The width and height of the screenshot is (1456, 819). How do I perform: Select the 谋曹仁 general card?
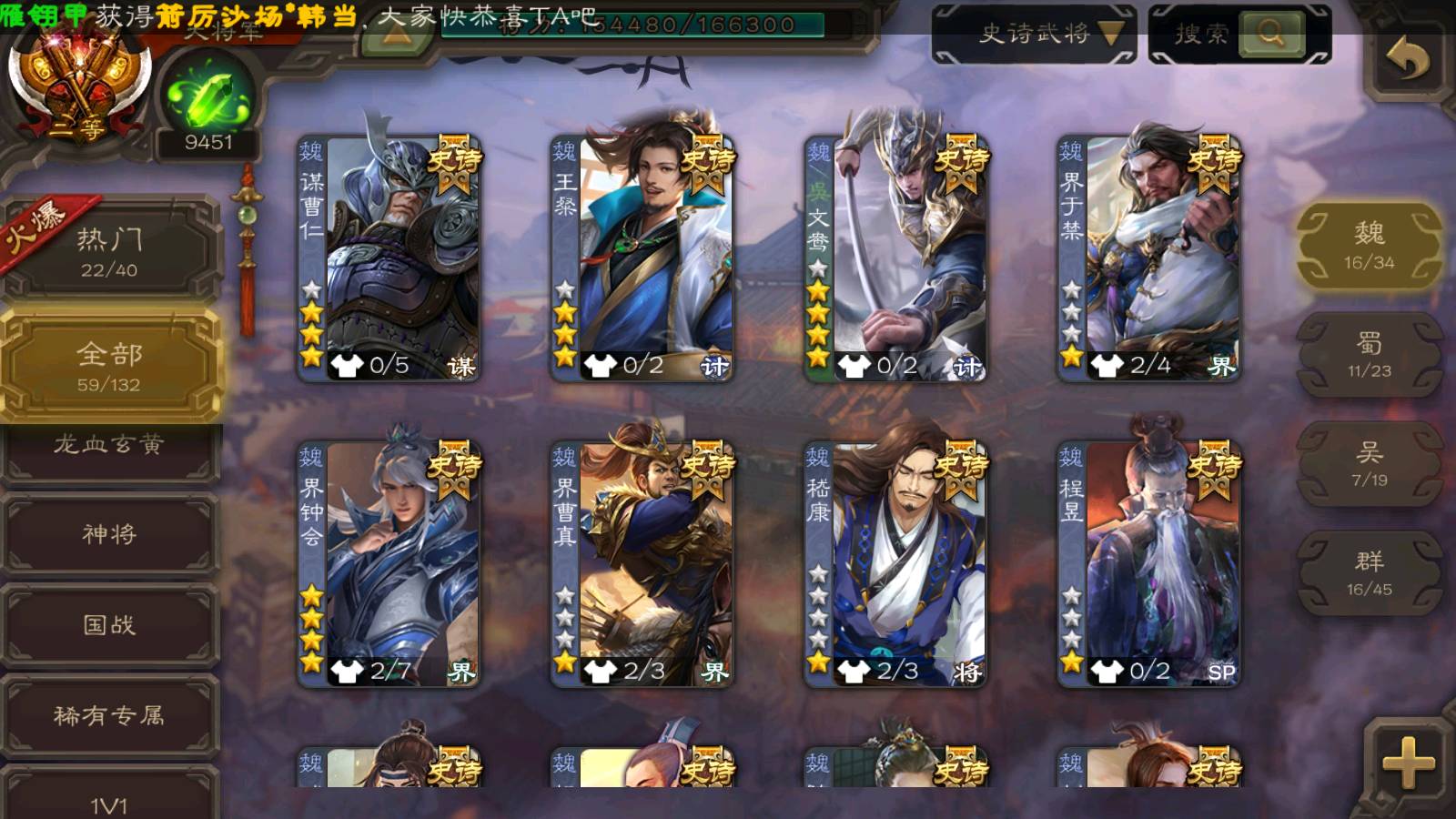[x=389, y=258]
